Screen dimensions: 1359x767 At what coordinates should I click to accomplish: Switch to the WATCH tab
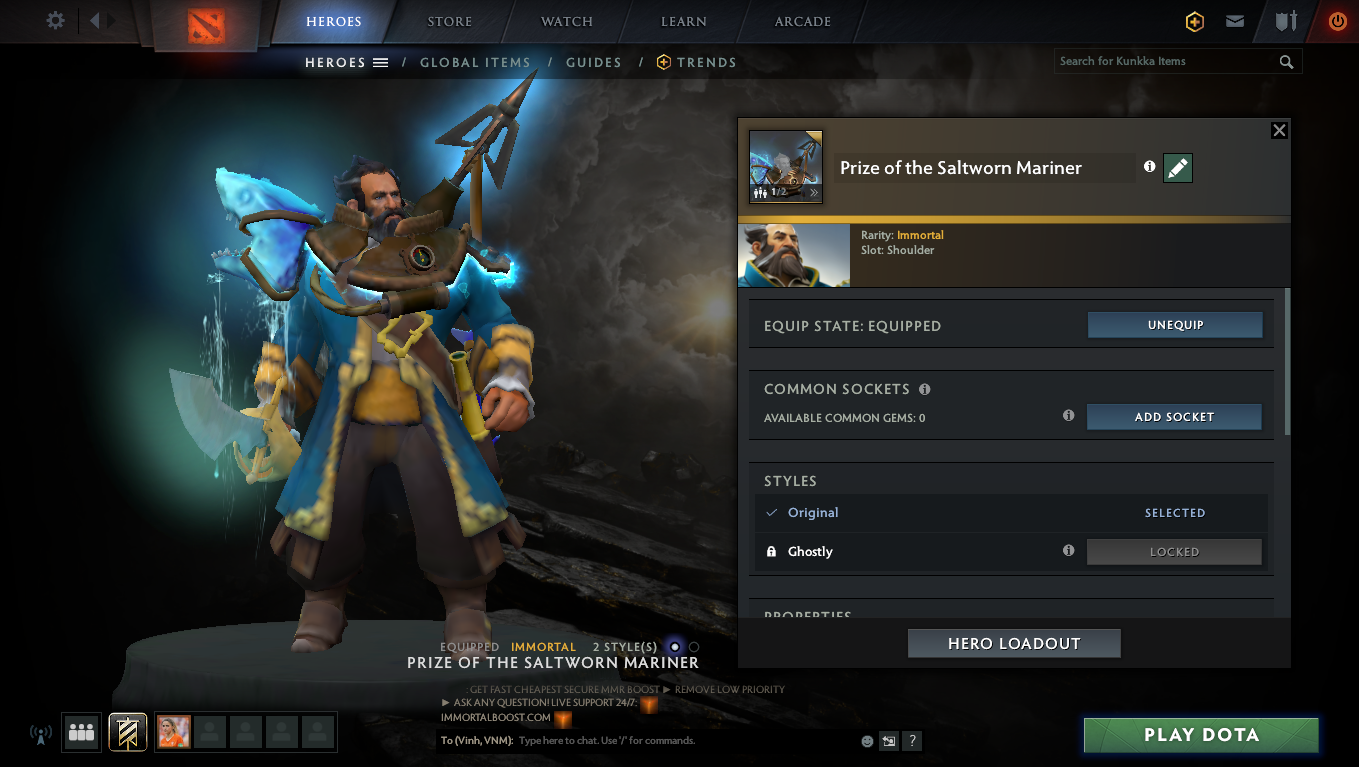point(566,21)
